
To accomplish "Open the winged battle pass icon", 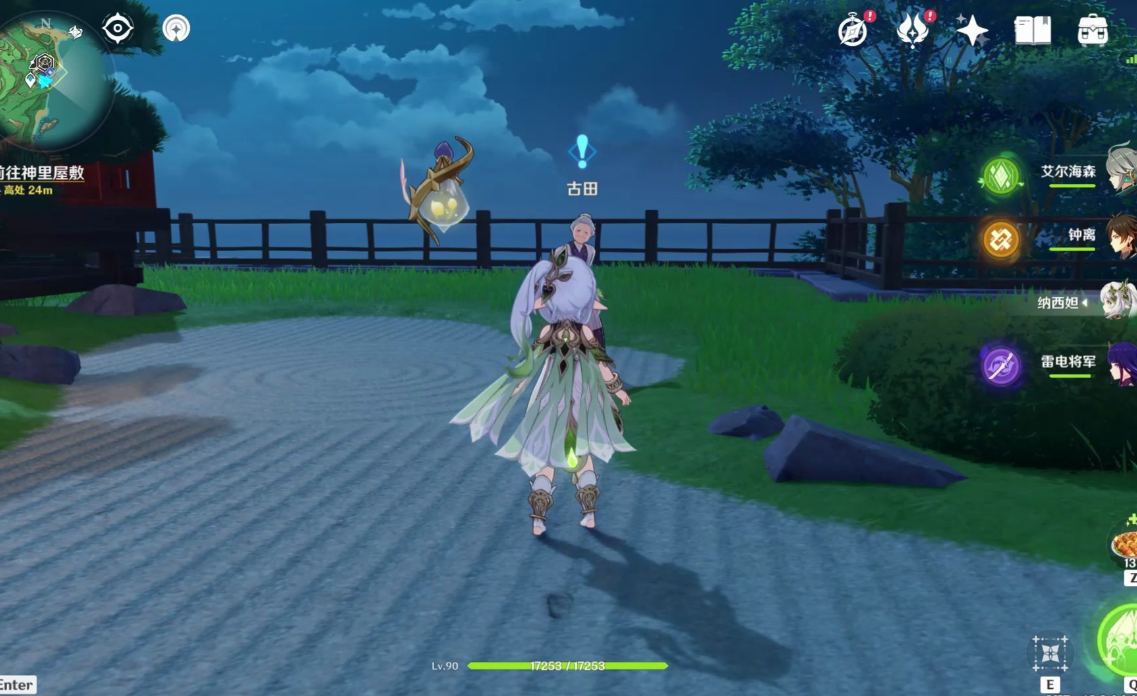I will coord(912,30).
